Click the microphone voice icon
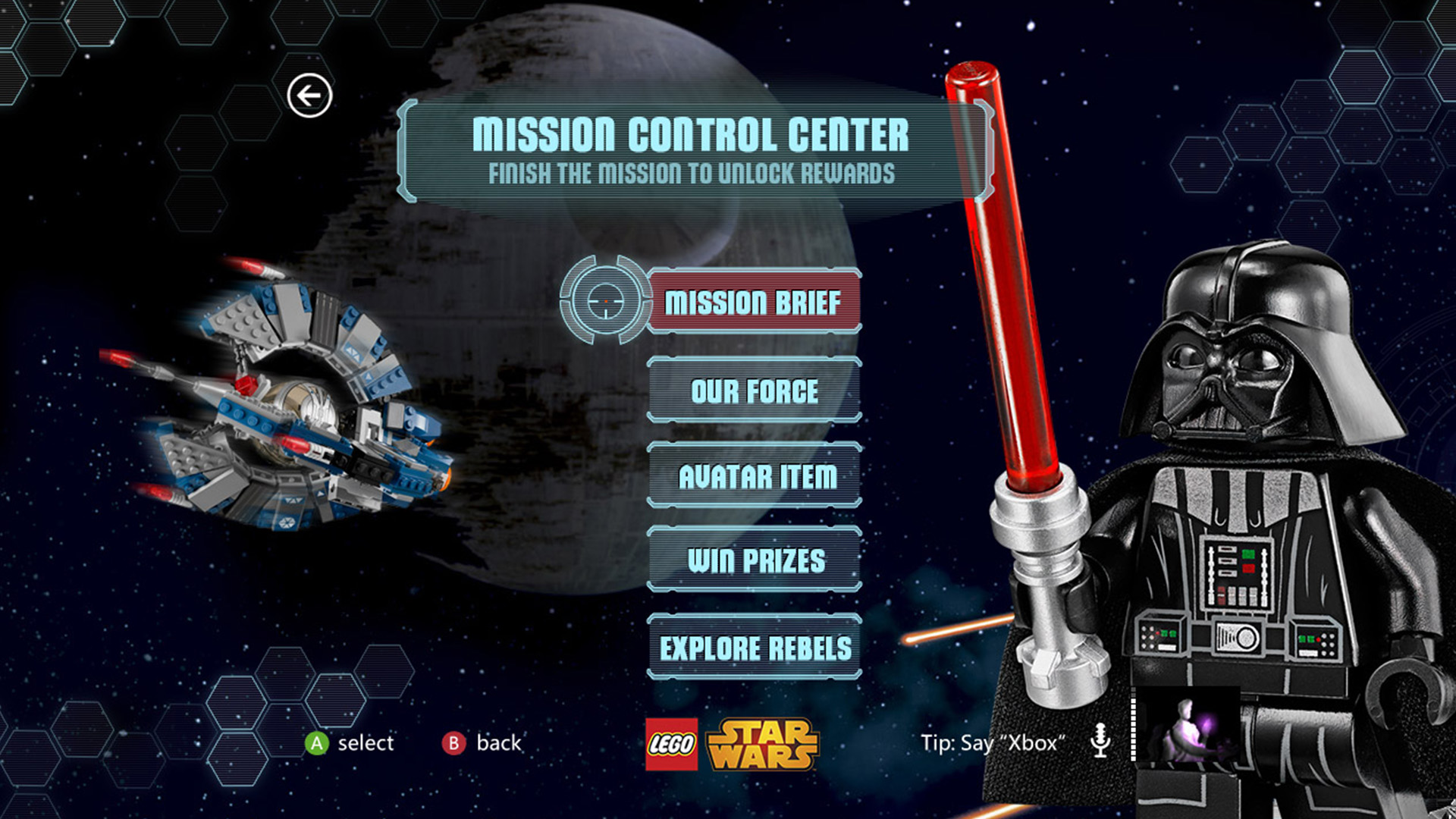This screenshot has height=819, width=1456. pos(1100,740)
